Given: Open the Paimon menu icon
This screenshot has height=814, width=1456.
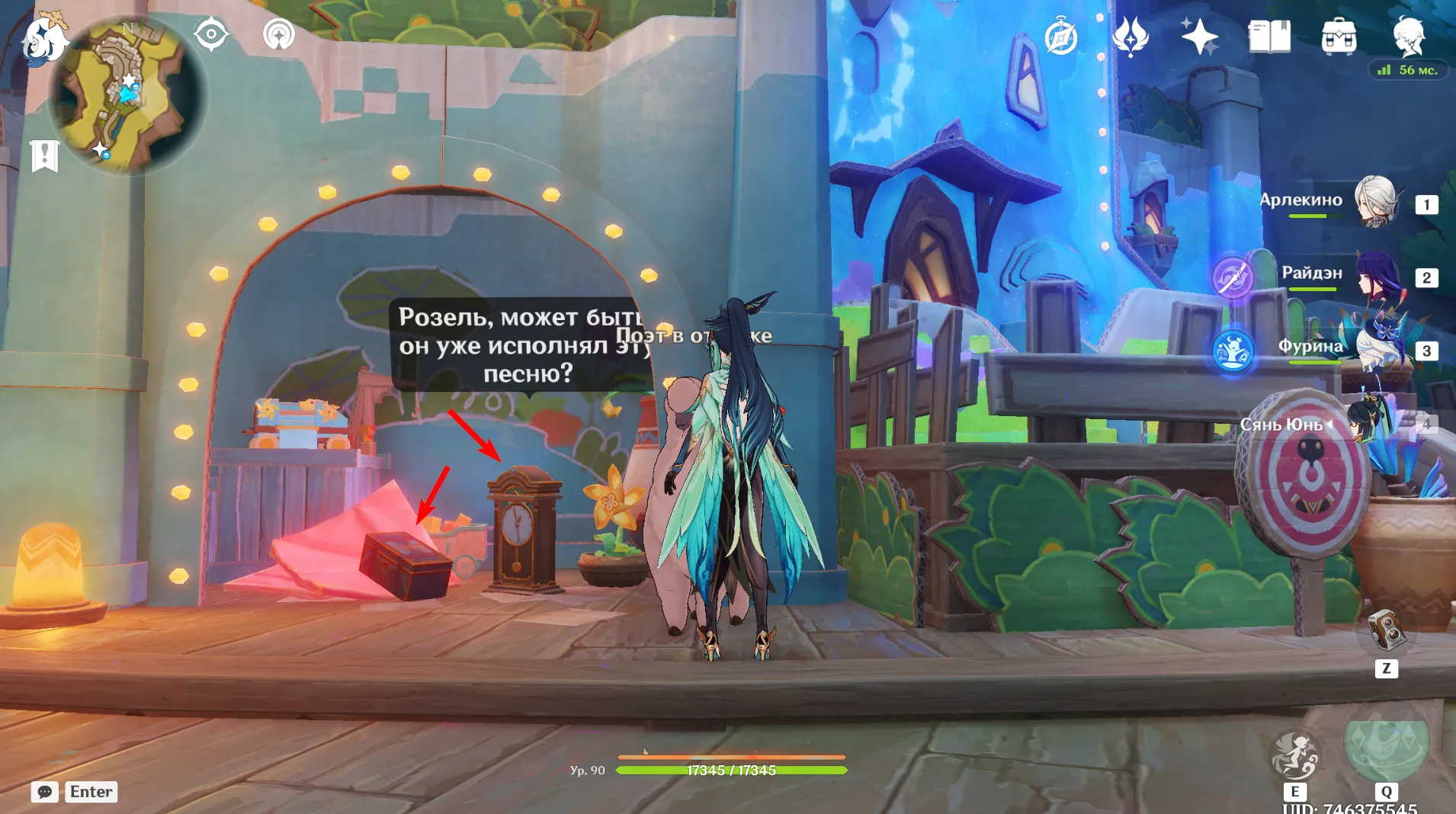Looking at the screenshot, I should pos(44,38).
